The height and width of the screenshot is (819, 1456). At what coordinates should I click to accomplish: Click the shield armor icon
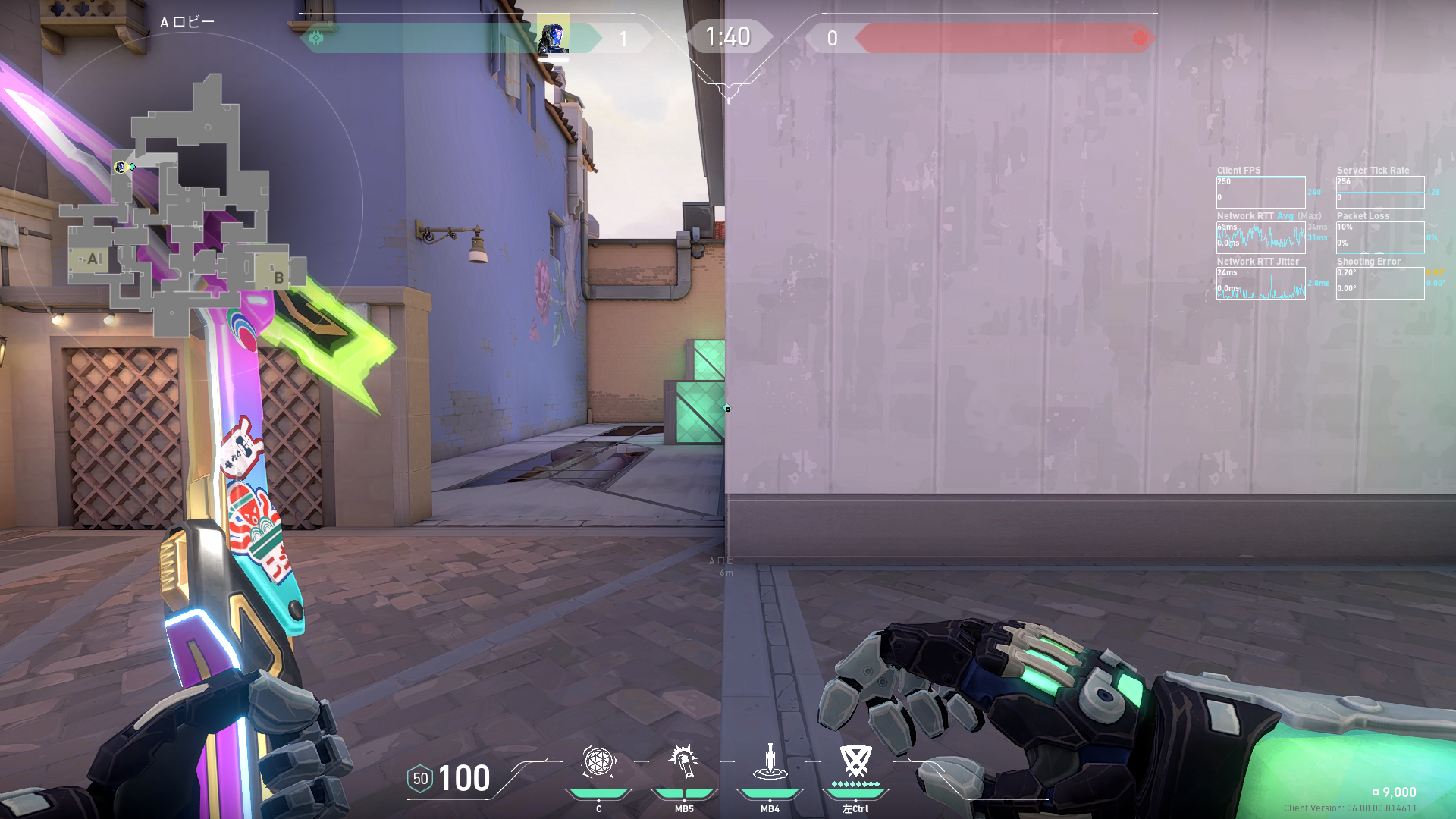point(420,779)
